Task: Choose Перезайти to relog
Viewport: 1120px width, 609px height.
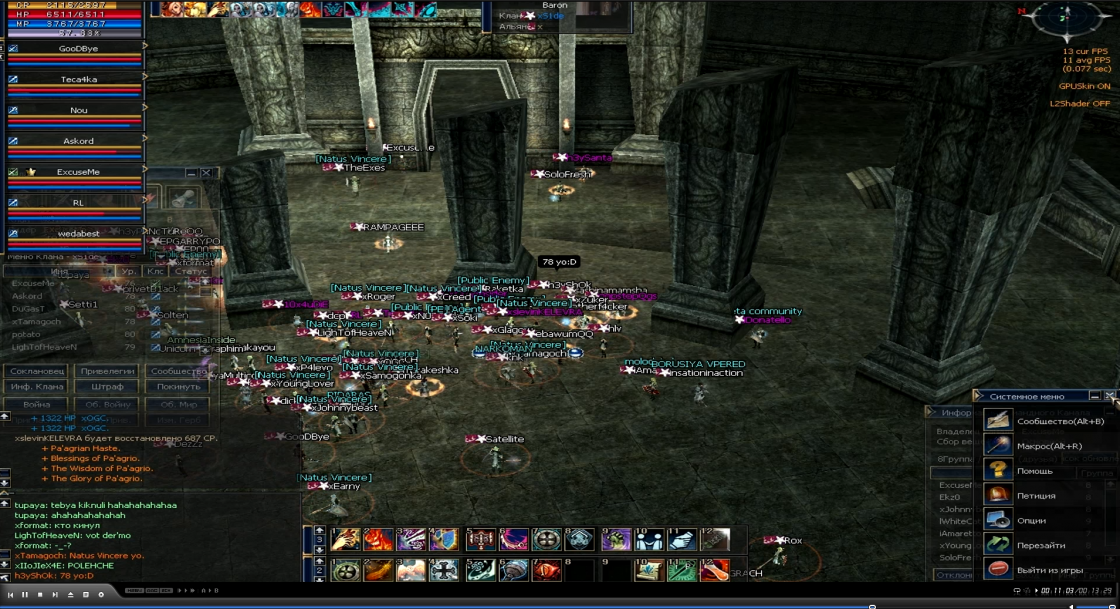Action: point(1040,546)
